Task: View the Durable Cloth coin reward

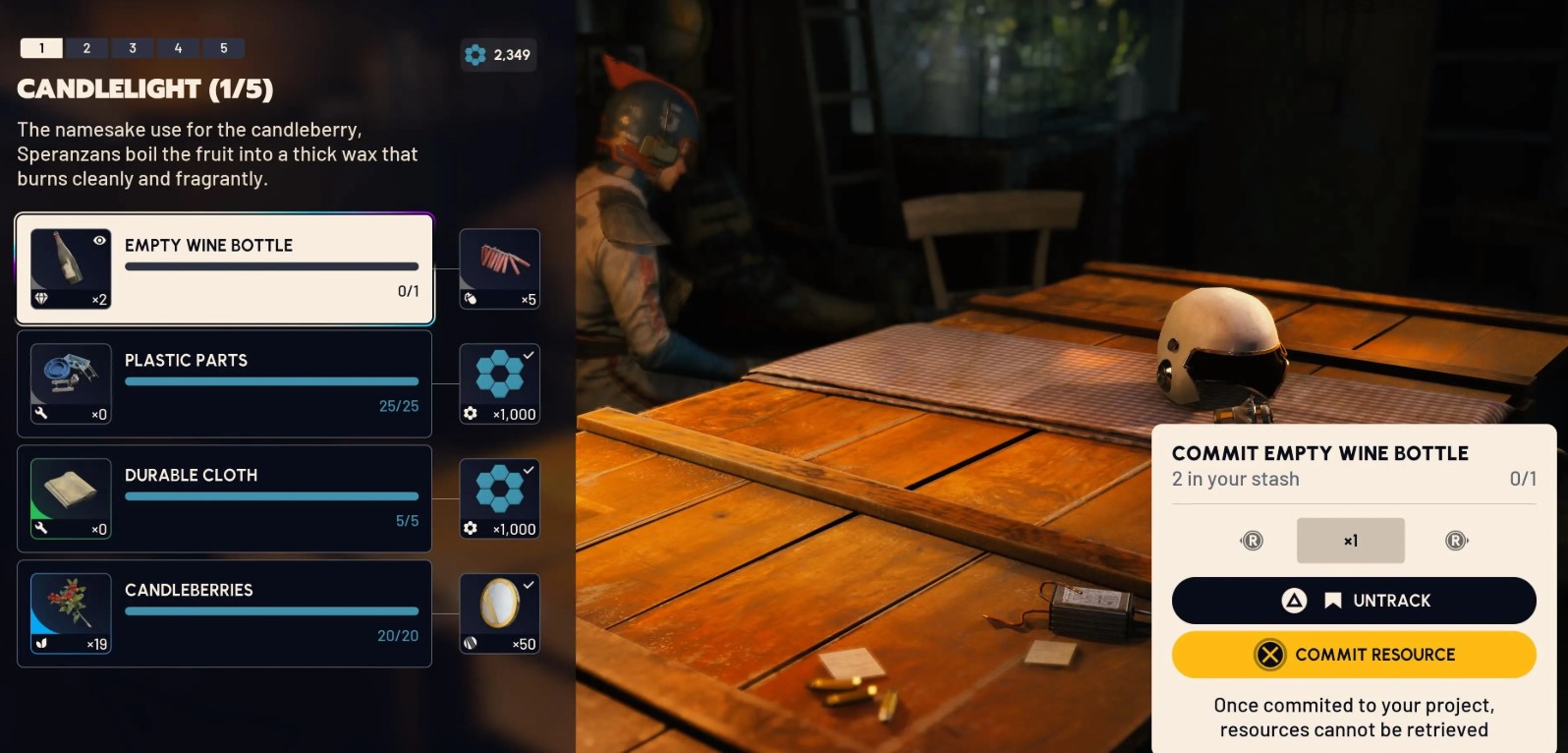Action: pyautogui.click(x=500, y=498)
